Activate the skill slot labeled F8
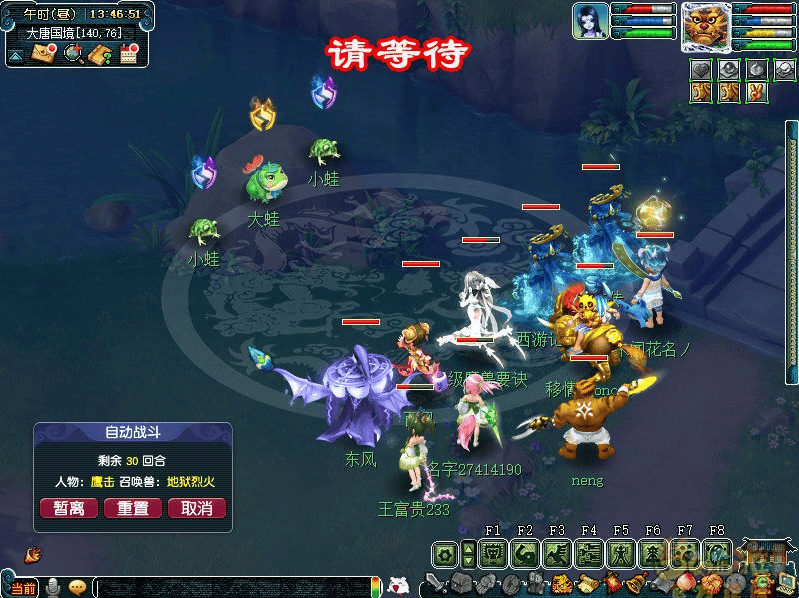Screen dimensions: 799x598 pos(717,553)
